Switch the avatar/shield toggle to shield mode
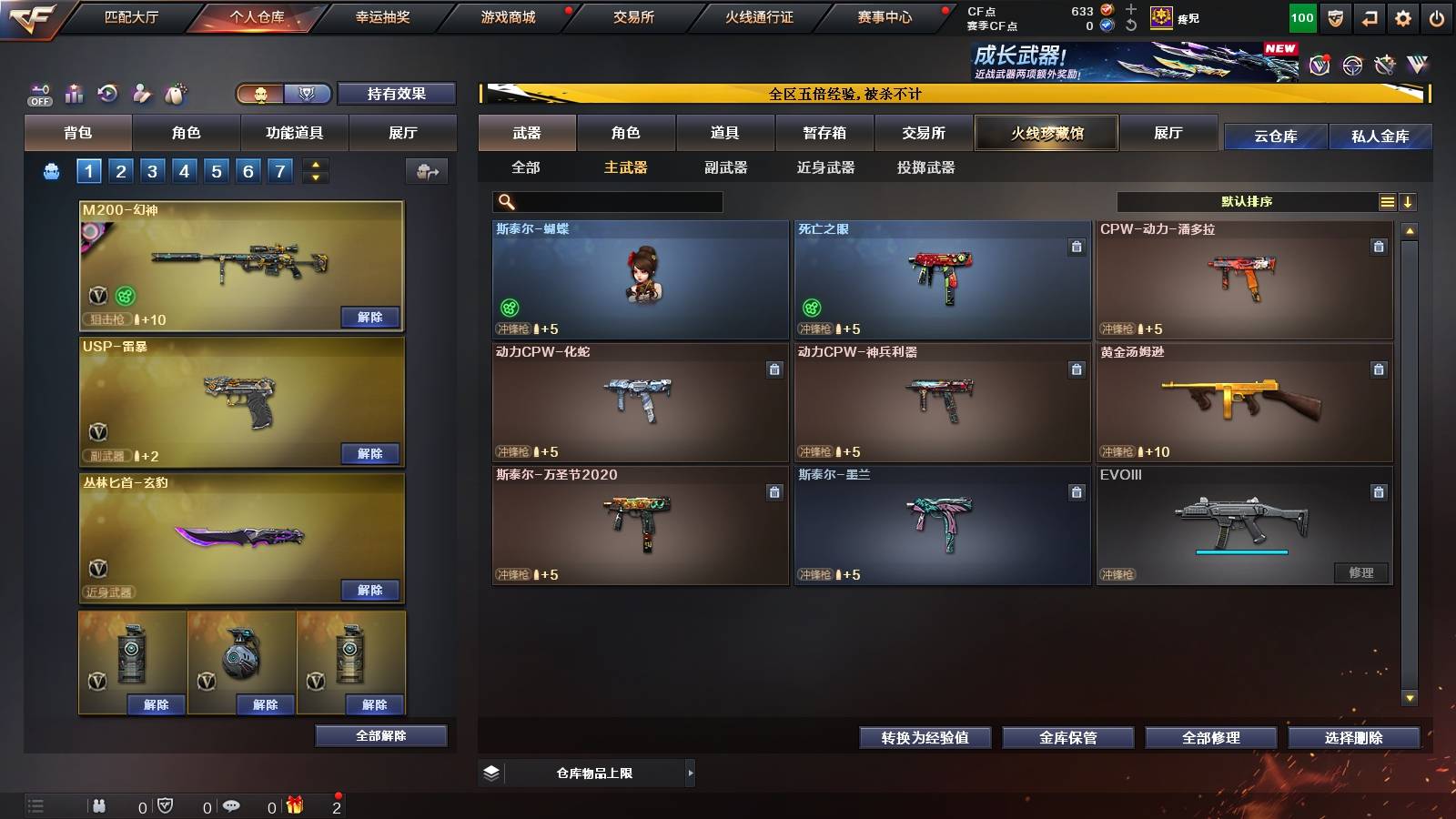The width and height of the screenshot is (1456, 819). tap(307, 94)
